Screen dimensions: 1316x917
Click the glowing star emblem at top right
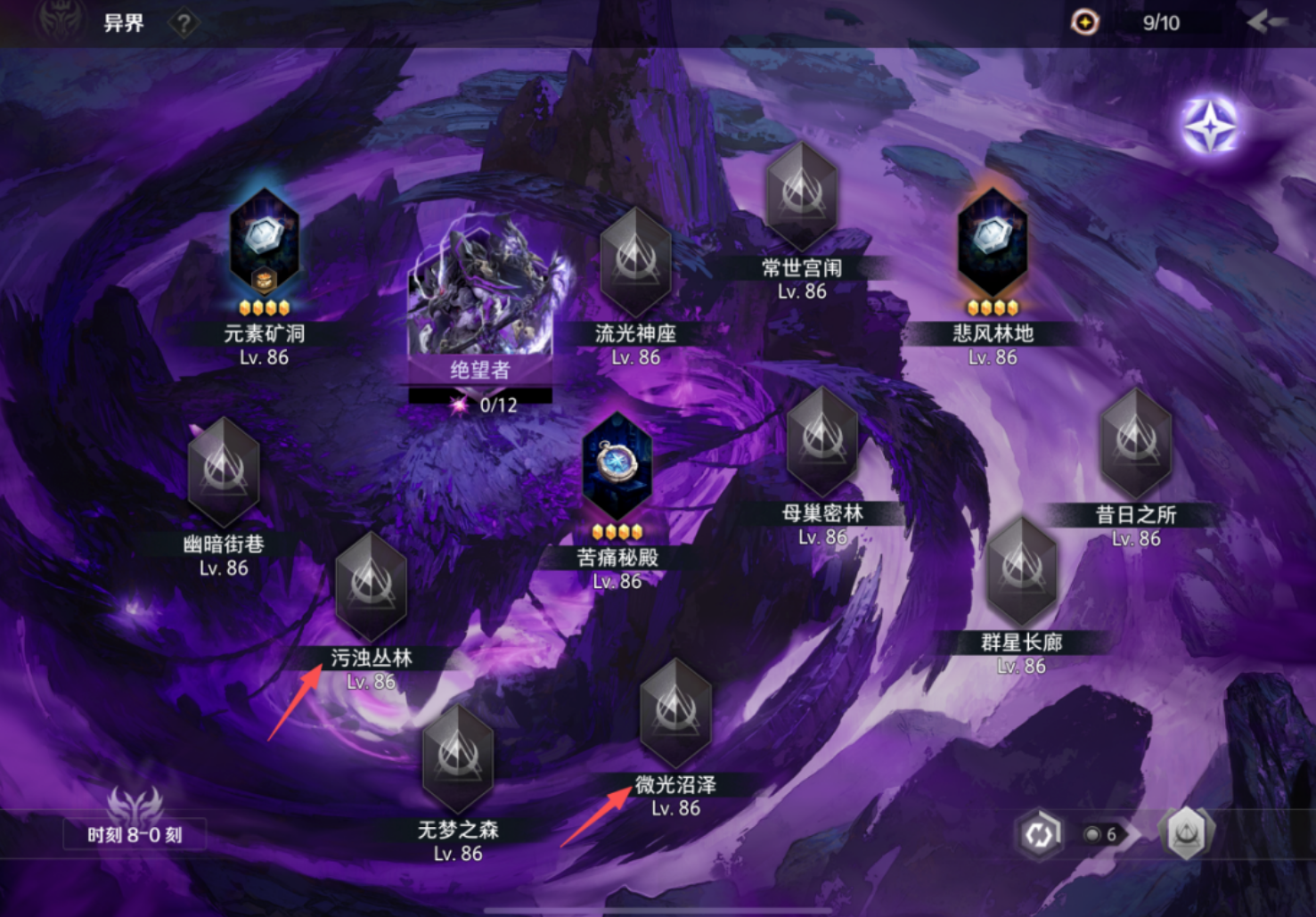click(x=1212, y=127)
